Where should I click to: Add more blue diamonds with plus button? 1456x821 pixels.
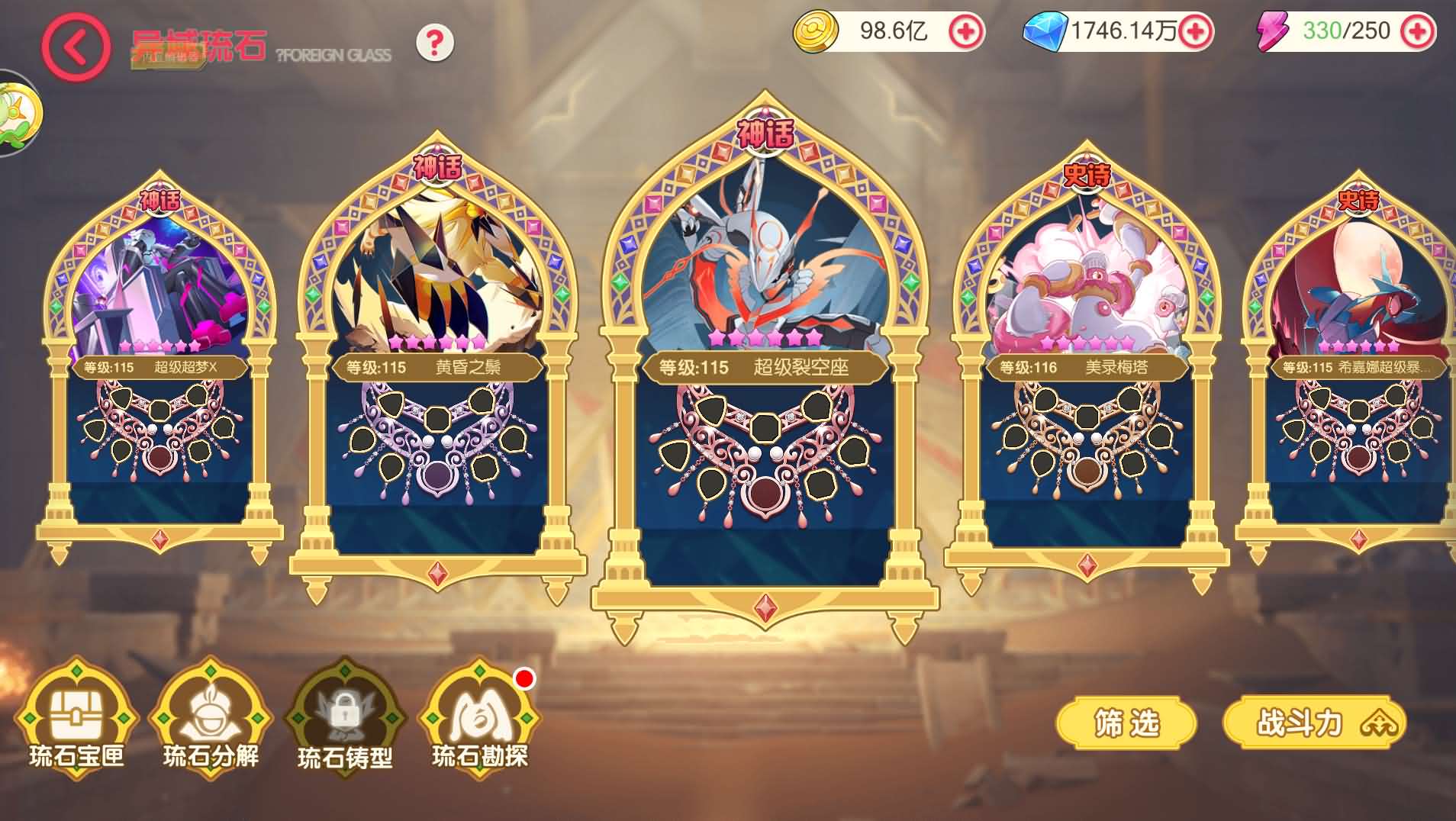(1195, 31)
